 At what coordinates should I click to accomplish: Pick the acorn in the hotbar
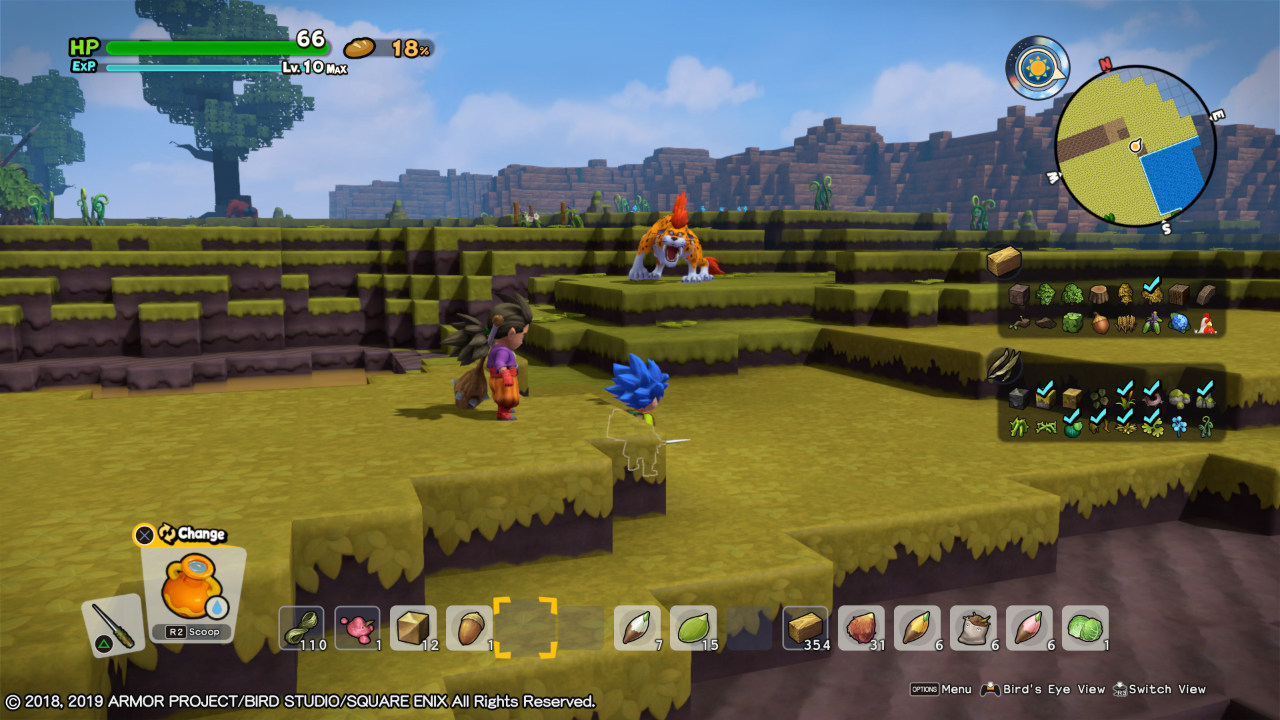click(468, 628)
